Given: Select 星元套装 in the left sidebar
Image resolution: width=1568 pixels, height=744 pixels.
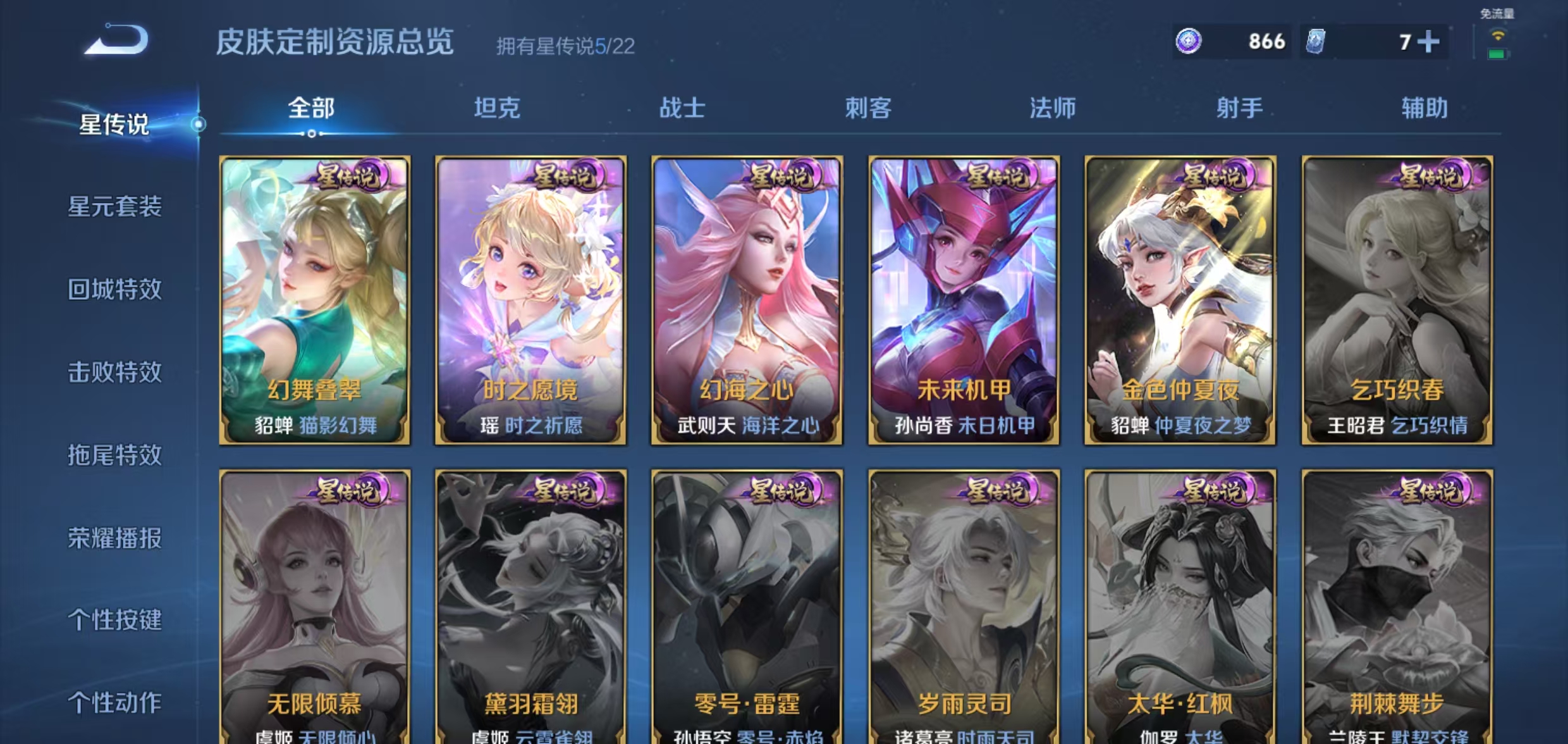Looking at the screenshot, I should tap(116, 208).
